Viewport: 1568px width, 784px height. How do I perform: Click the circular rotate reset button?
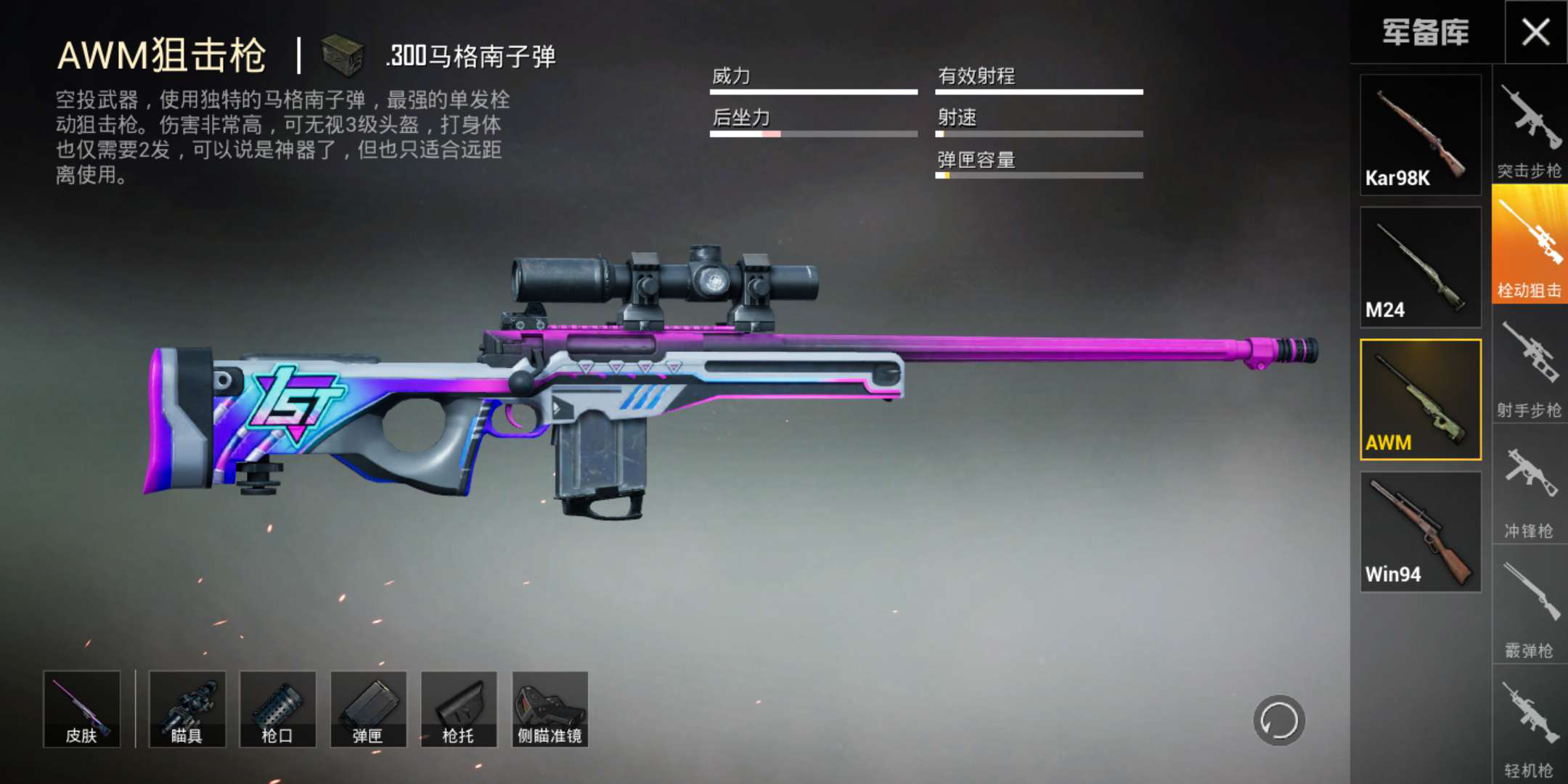point(1278,721)
